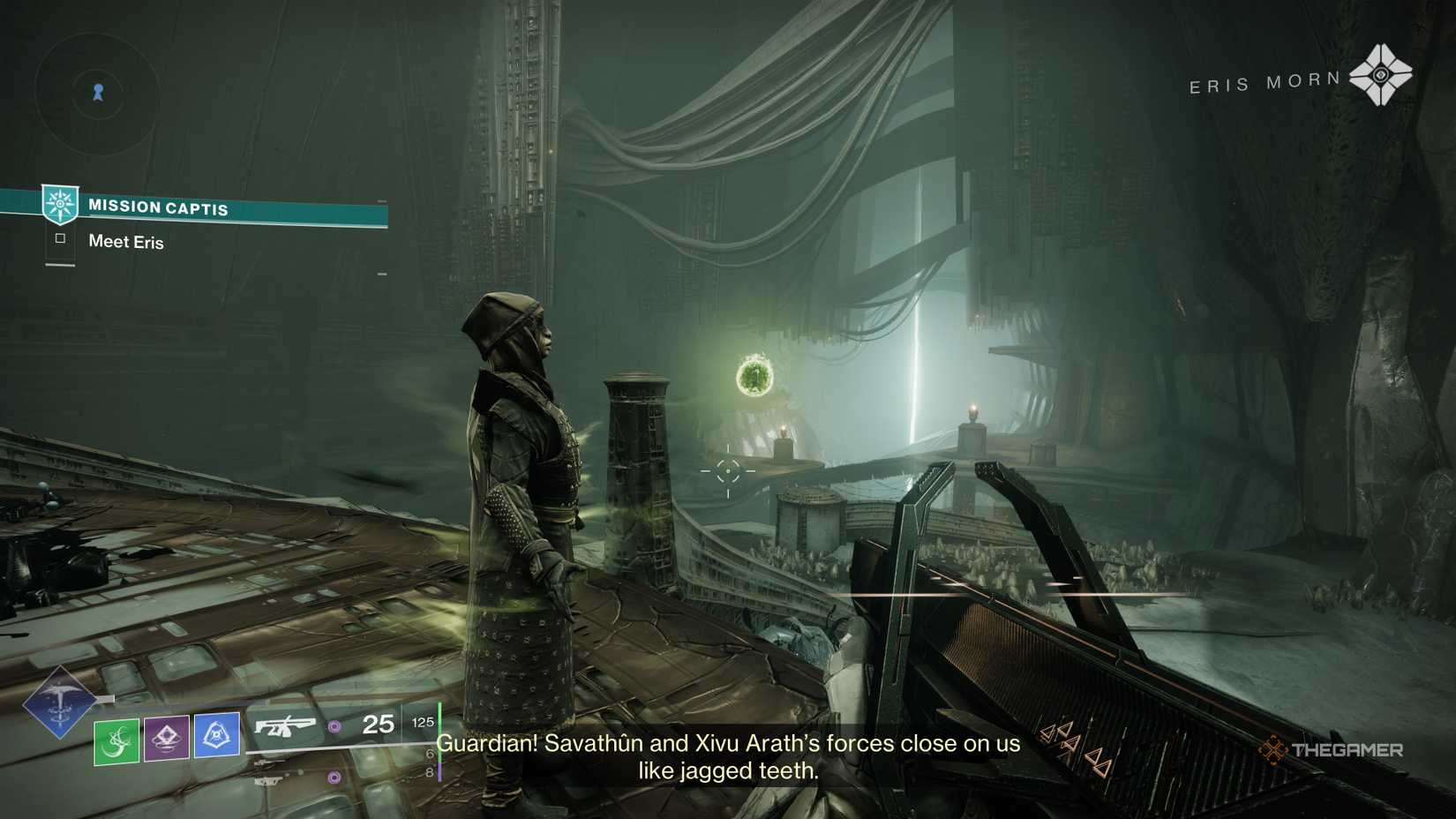This screenshot has width=1456, height=819.
Task: Trigger the purple melee ability icon
Action: [167, 737]
